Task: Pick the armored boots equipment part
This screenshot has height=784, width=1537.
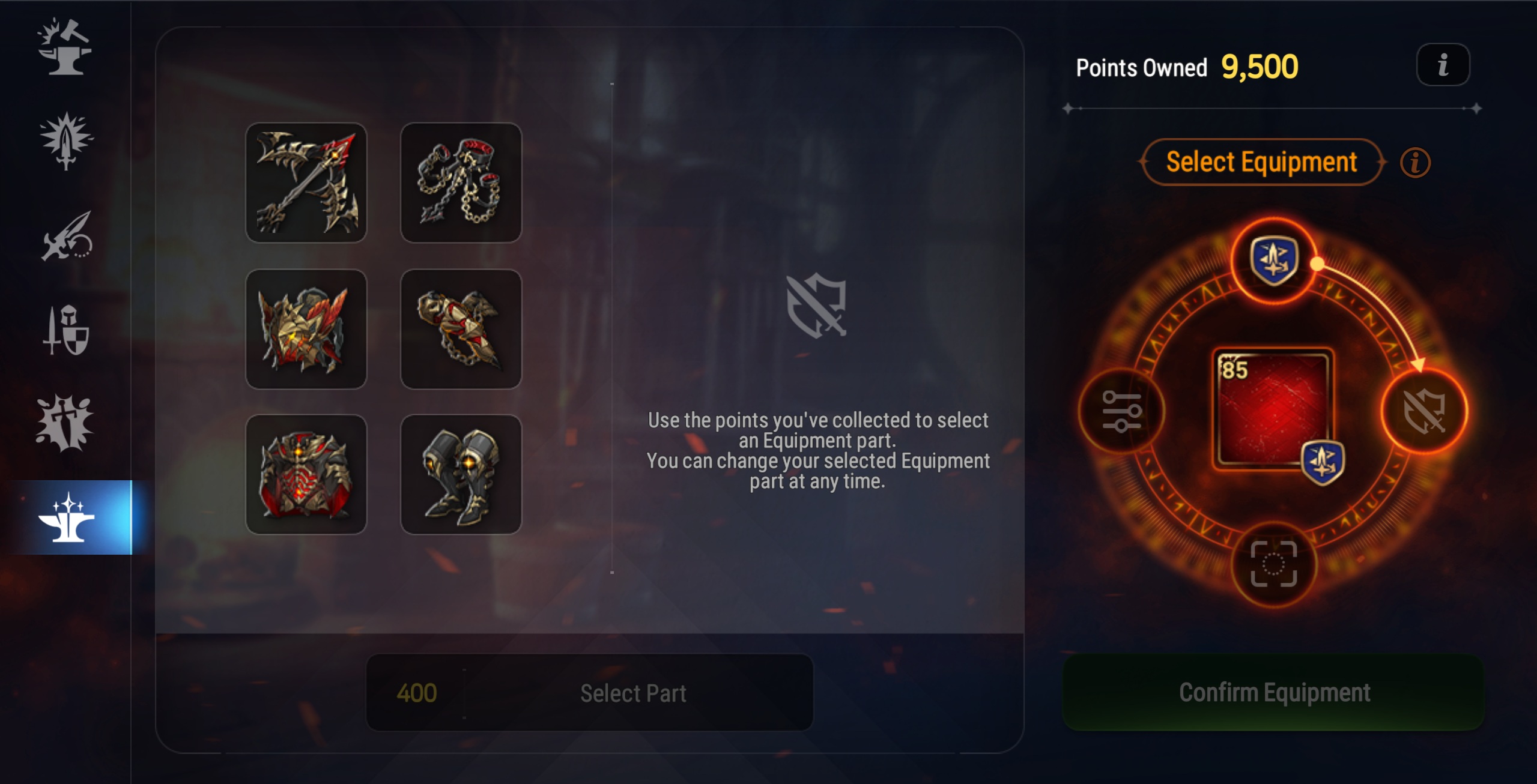Action: coord(461,474)
